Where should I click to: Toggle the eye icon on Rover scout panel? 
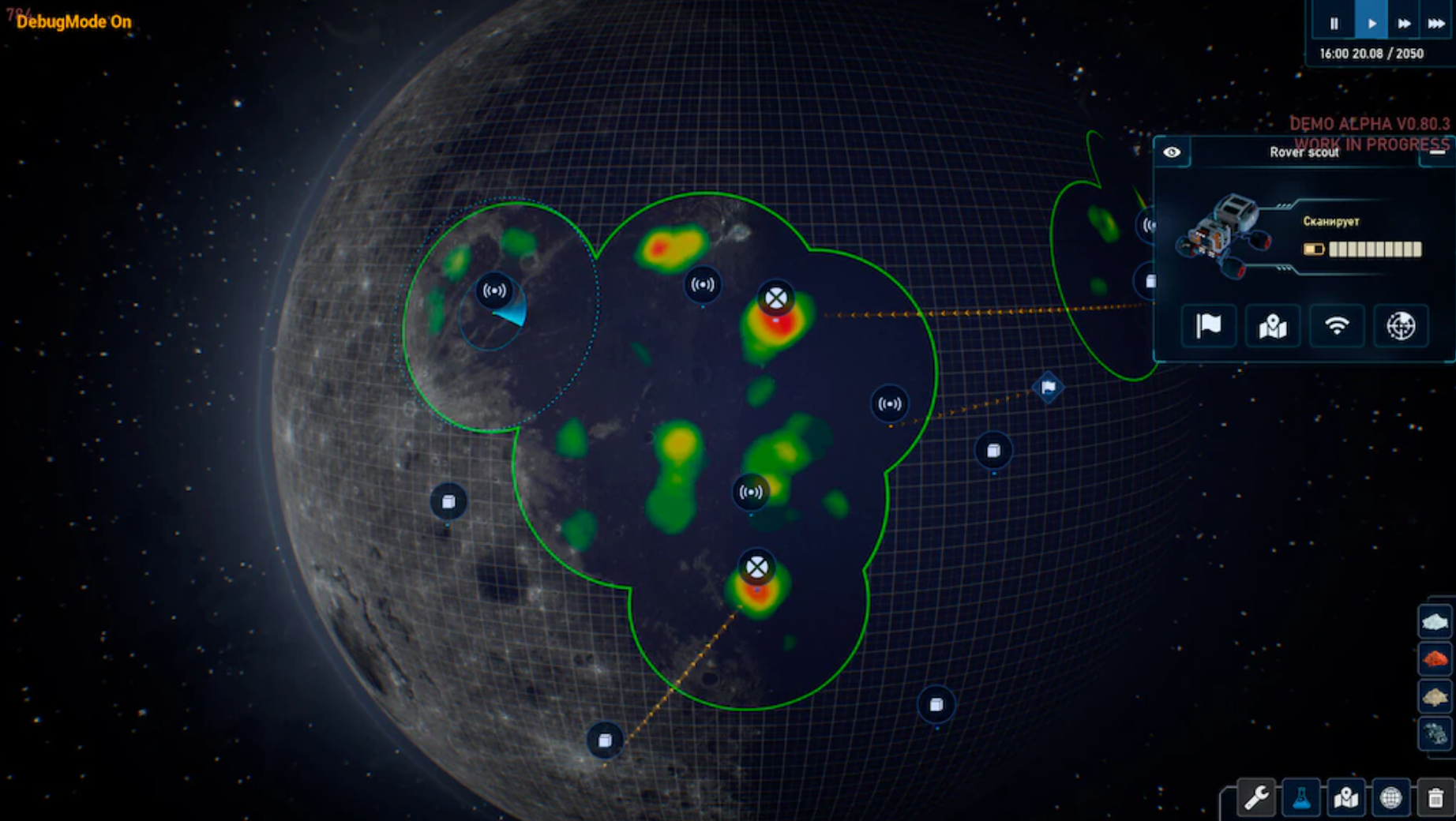click(1172, 152)
